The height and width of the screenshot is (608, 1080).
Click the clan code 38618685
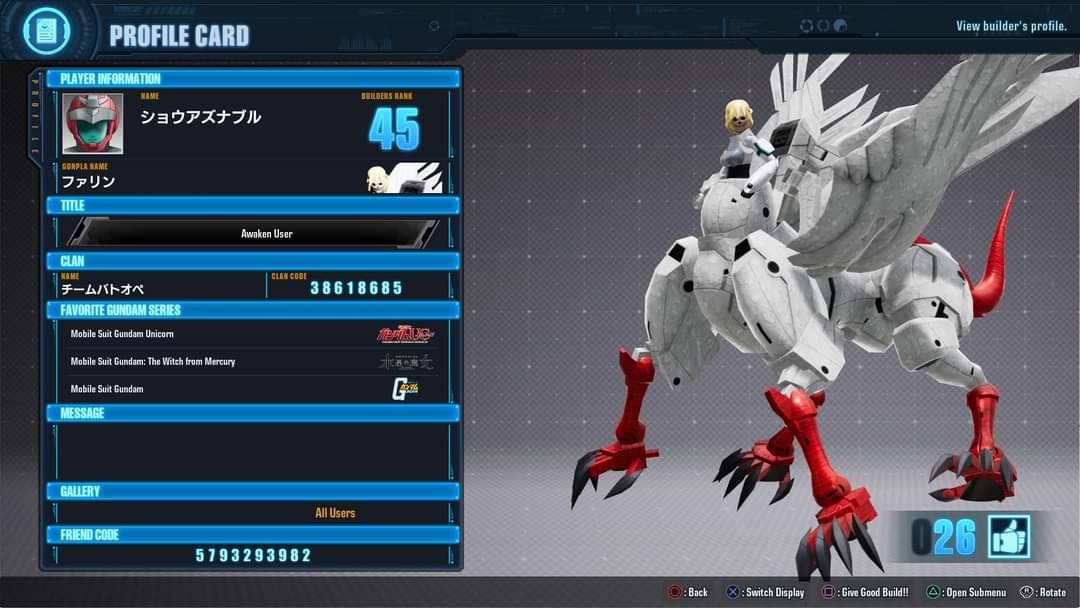tap(356, 288)
